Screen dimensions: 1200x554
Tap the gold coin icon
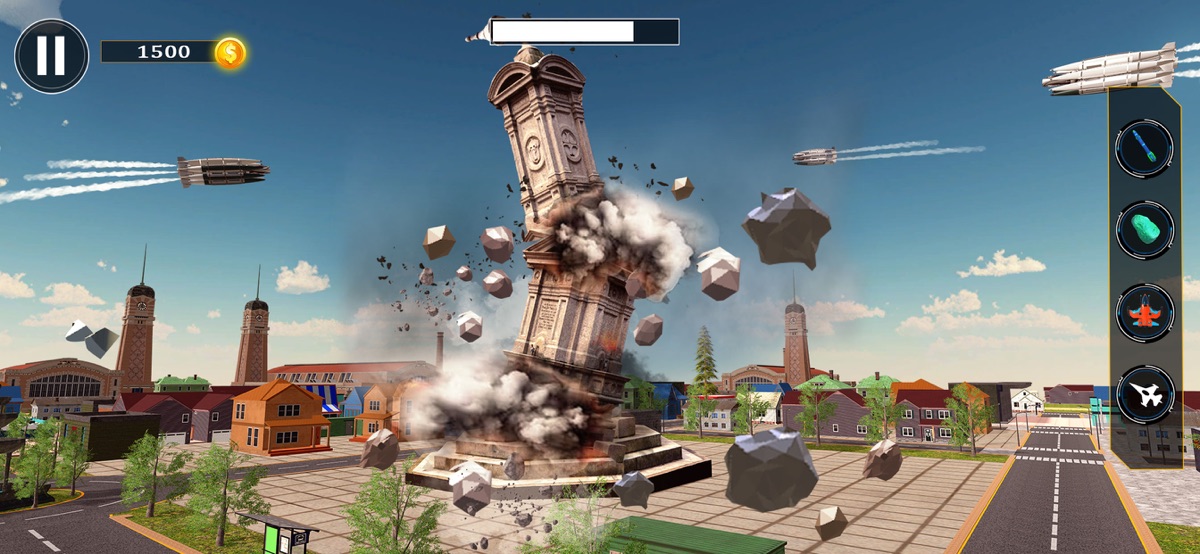click(230, 53)
